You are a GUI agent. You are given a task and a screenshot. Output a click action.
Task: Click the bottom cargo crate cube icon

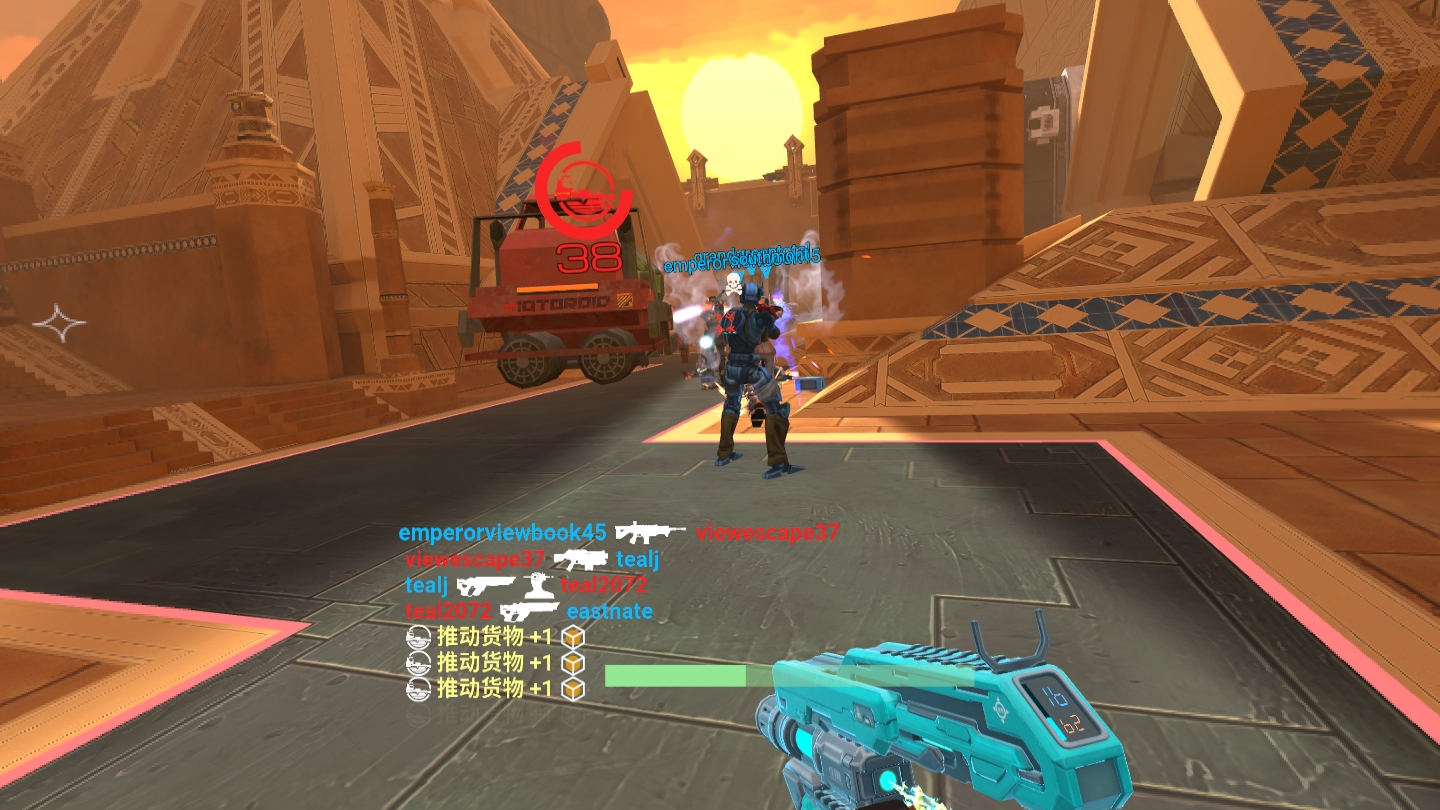point(573,690)
